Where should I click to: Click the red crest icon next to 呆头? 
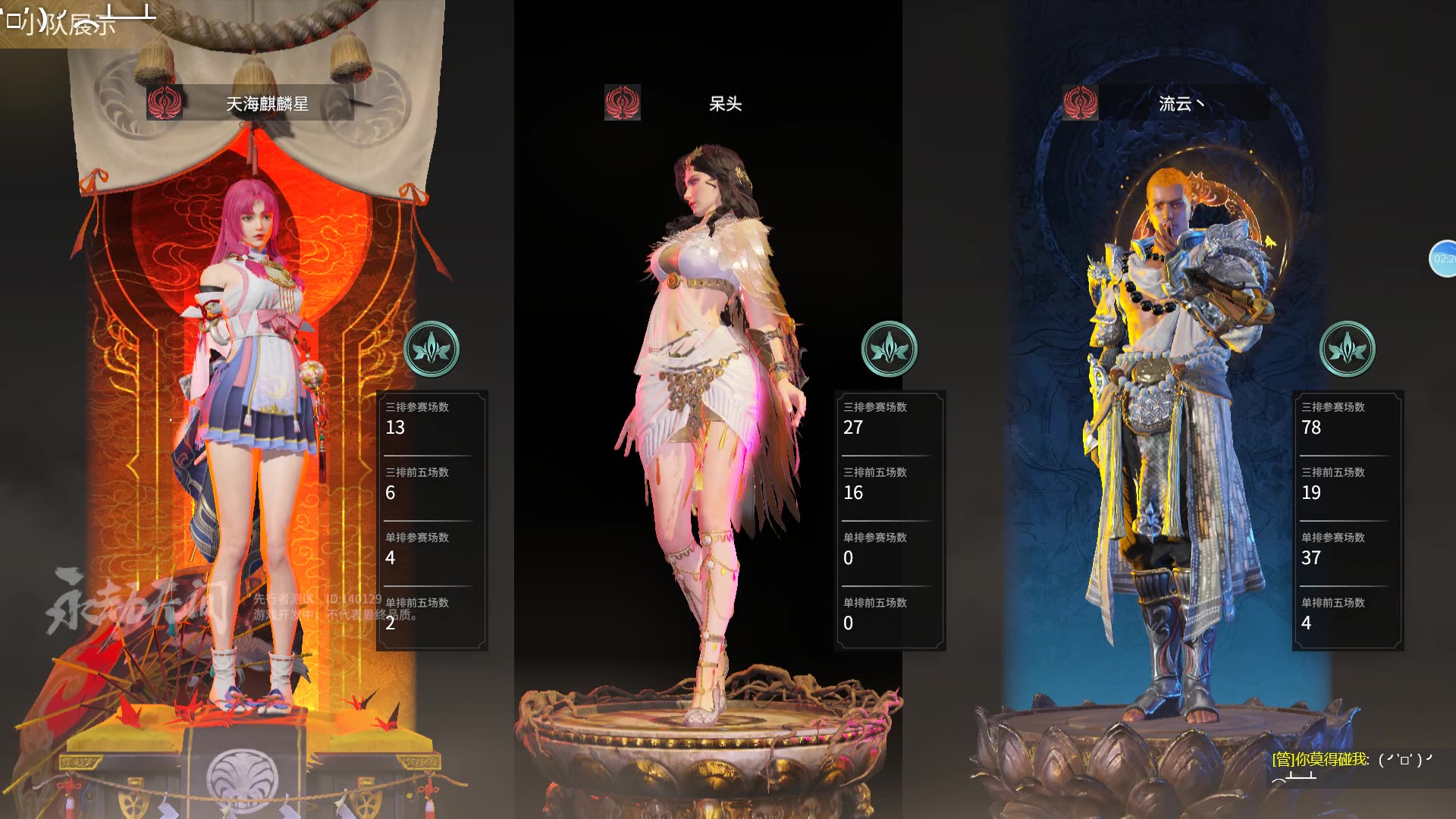coord(623,103)
